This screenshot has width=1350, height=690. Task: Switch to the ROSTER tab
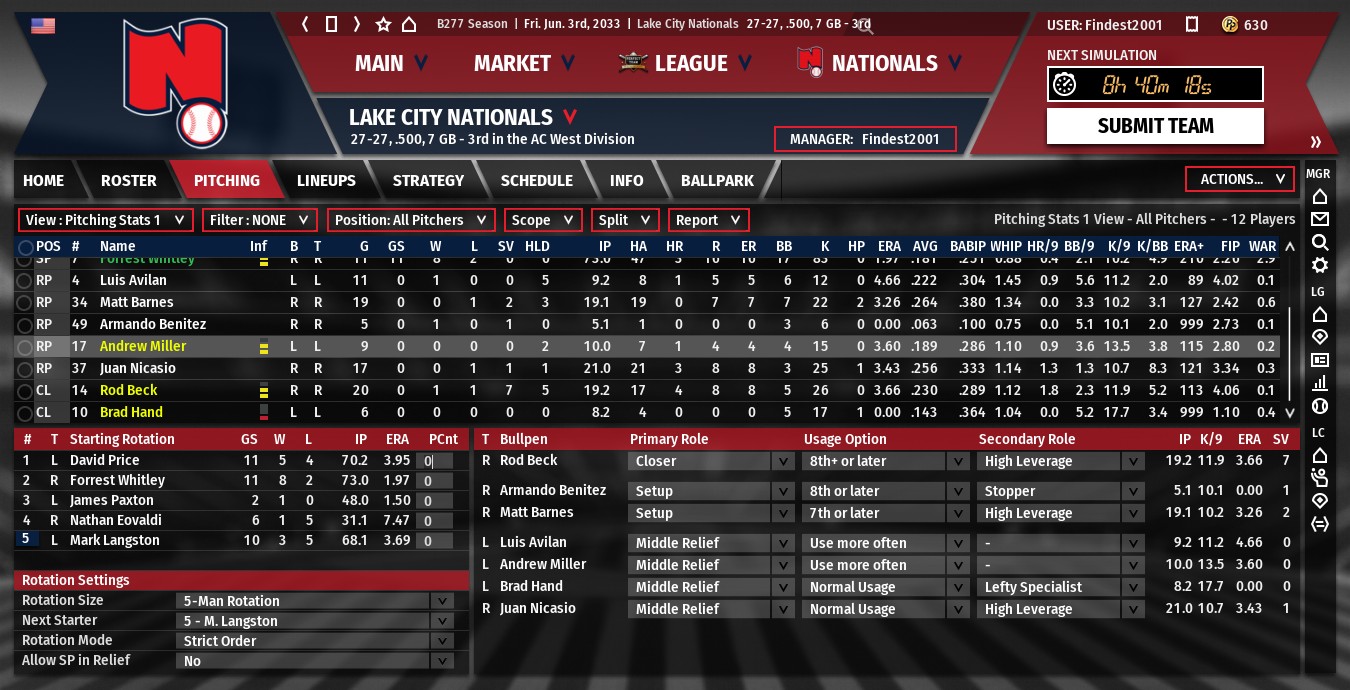point(128,180)
